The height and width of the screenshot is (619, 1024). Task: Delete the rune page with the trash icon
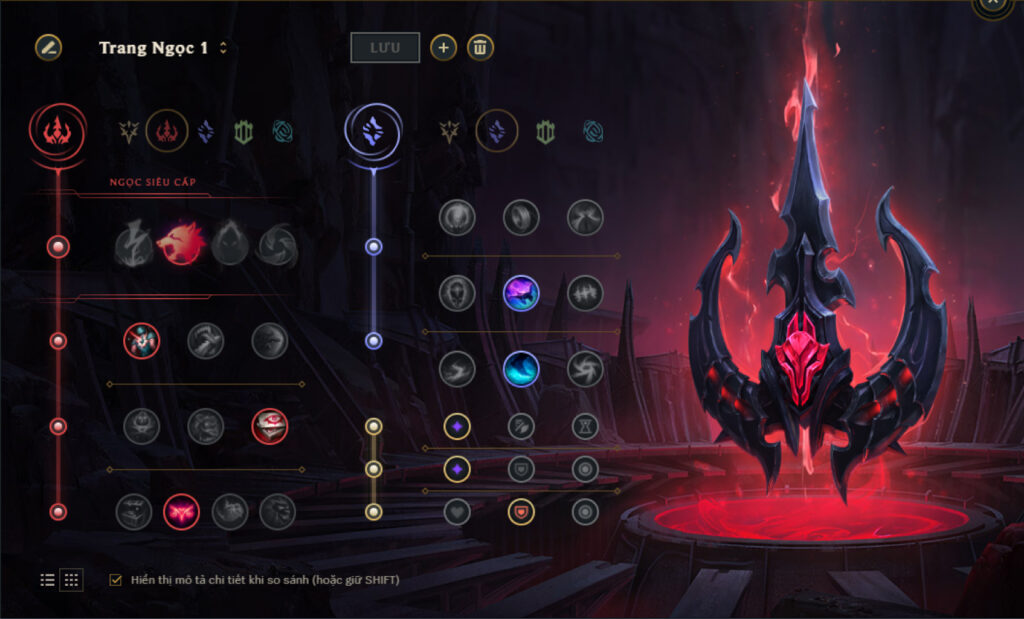click(480, 47)
